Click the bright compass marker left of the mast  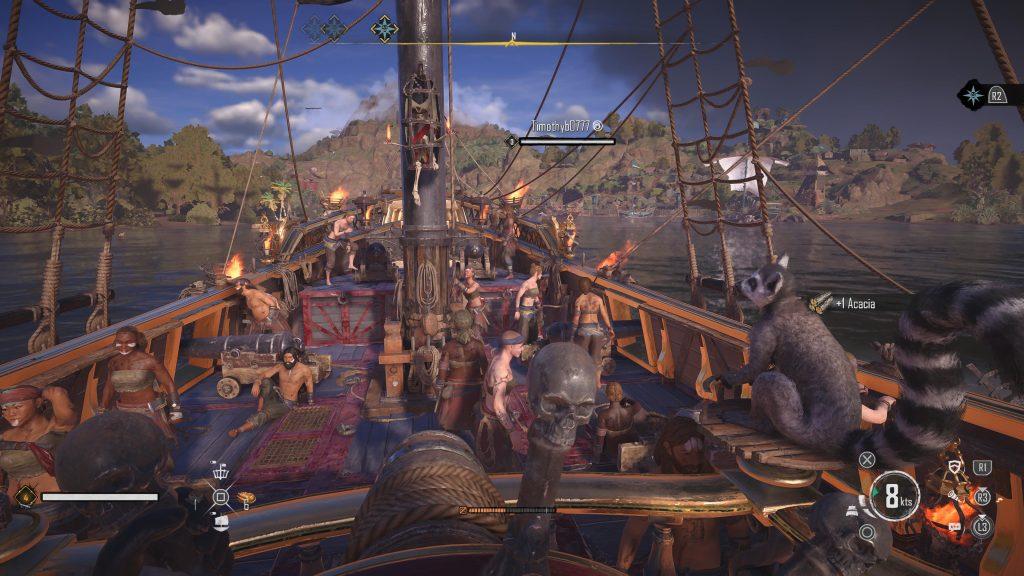point(384,28)
